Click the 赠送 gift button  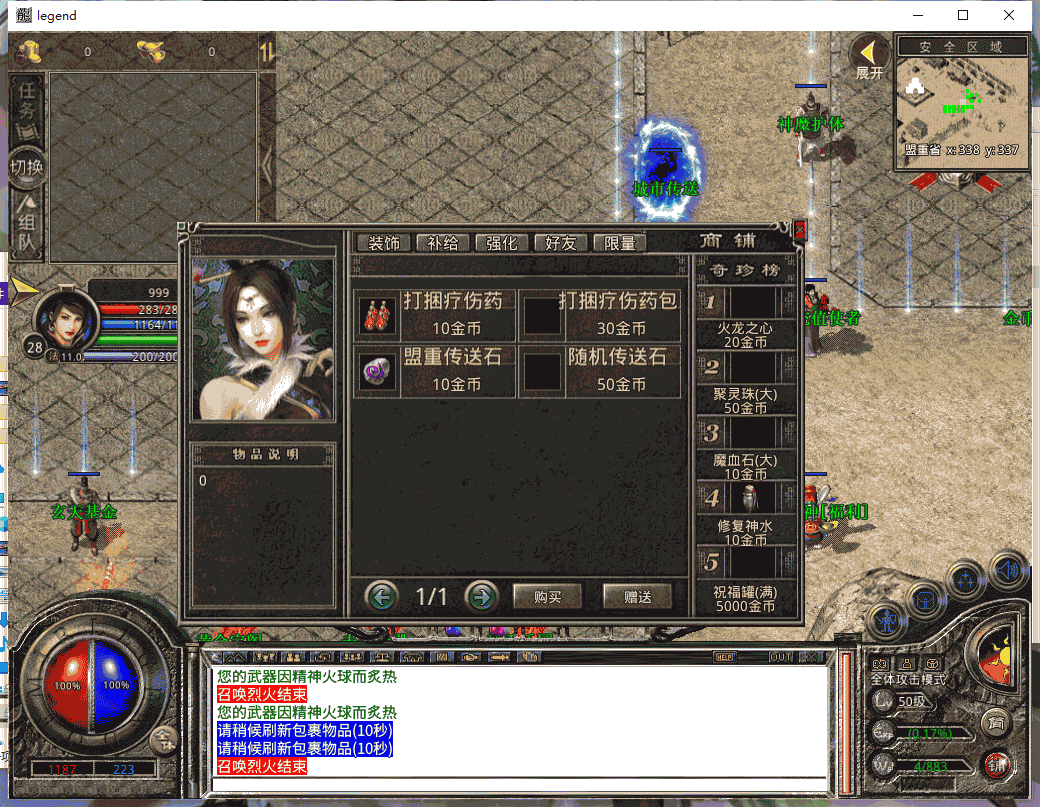637,596
